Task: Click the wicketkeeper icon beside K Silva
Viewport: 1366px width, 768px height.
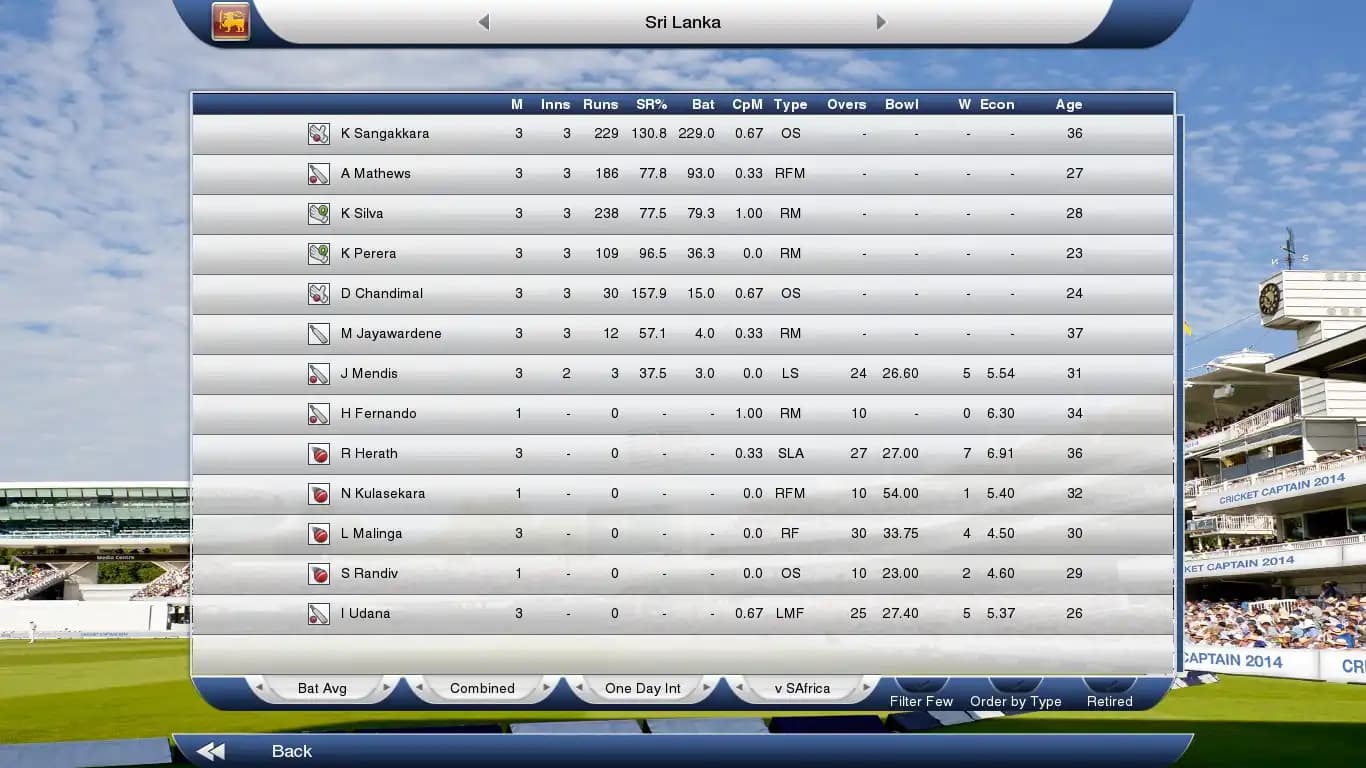Action: coord(318,213)
